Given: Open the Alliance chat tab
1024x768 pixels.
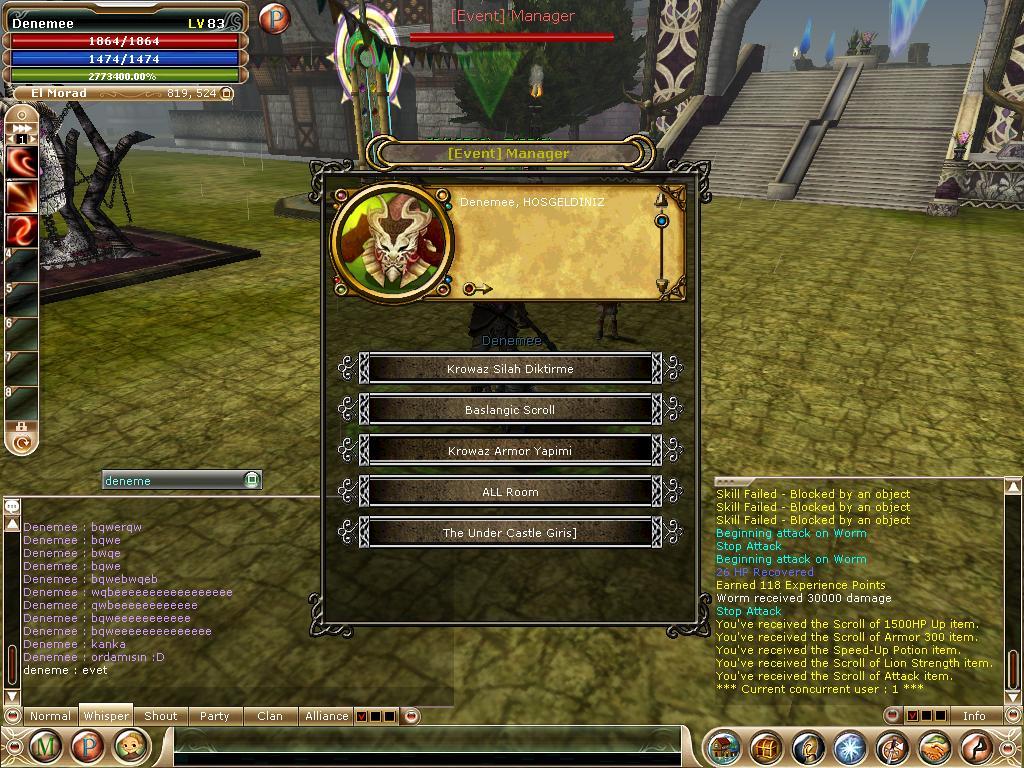Looking at the screenshot, I should [327, 716].
